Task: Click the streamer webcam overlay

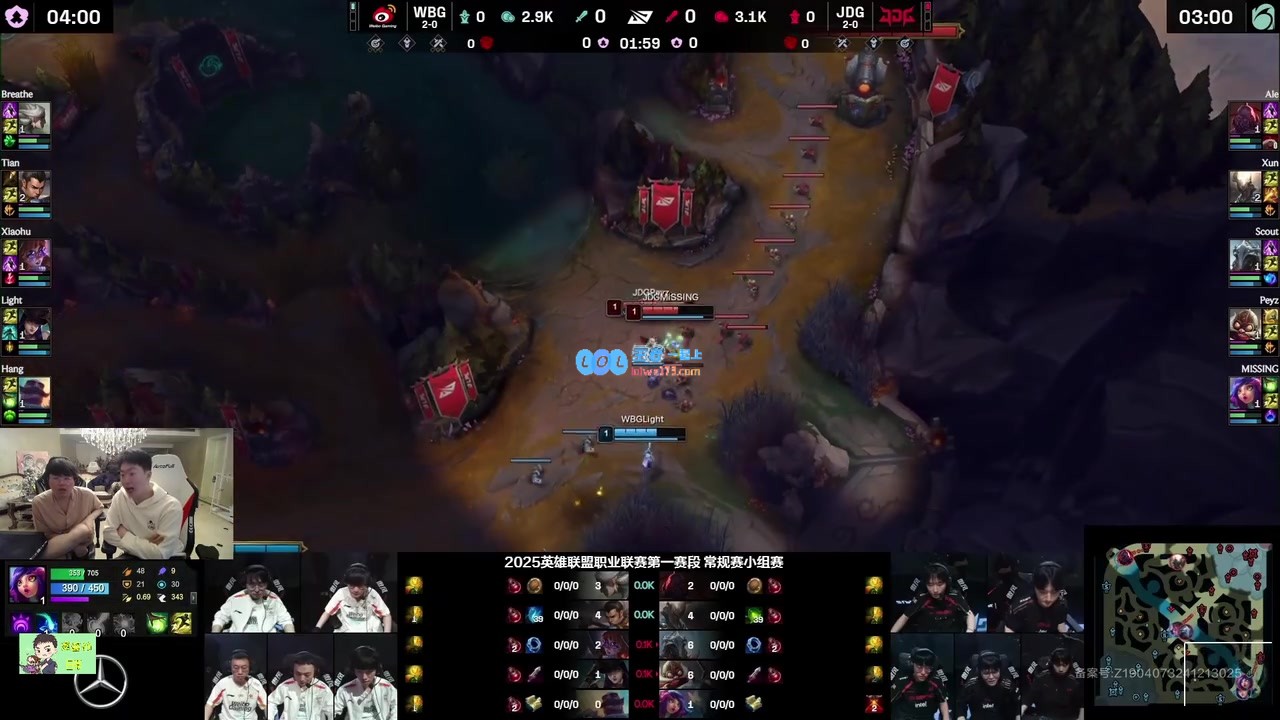Action: pos(117,493)
